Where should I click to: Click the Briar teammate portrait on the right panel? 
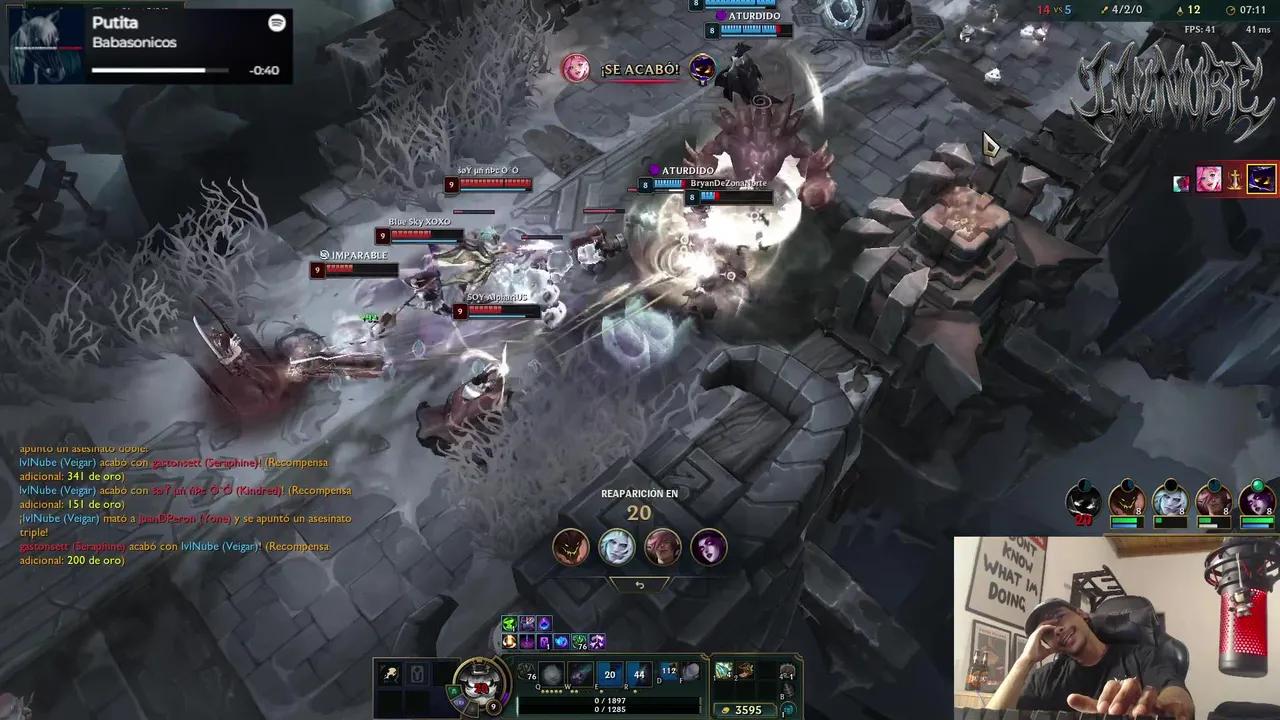1127,500
